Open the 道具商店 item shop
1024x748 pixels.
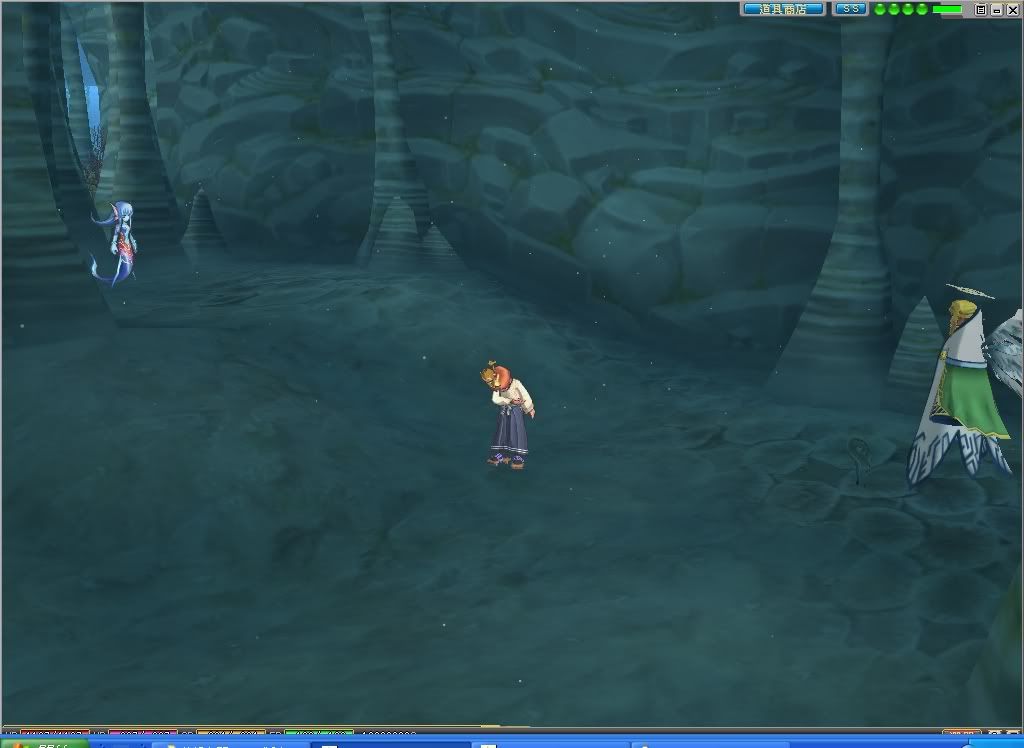click(x=783, y=9)
